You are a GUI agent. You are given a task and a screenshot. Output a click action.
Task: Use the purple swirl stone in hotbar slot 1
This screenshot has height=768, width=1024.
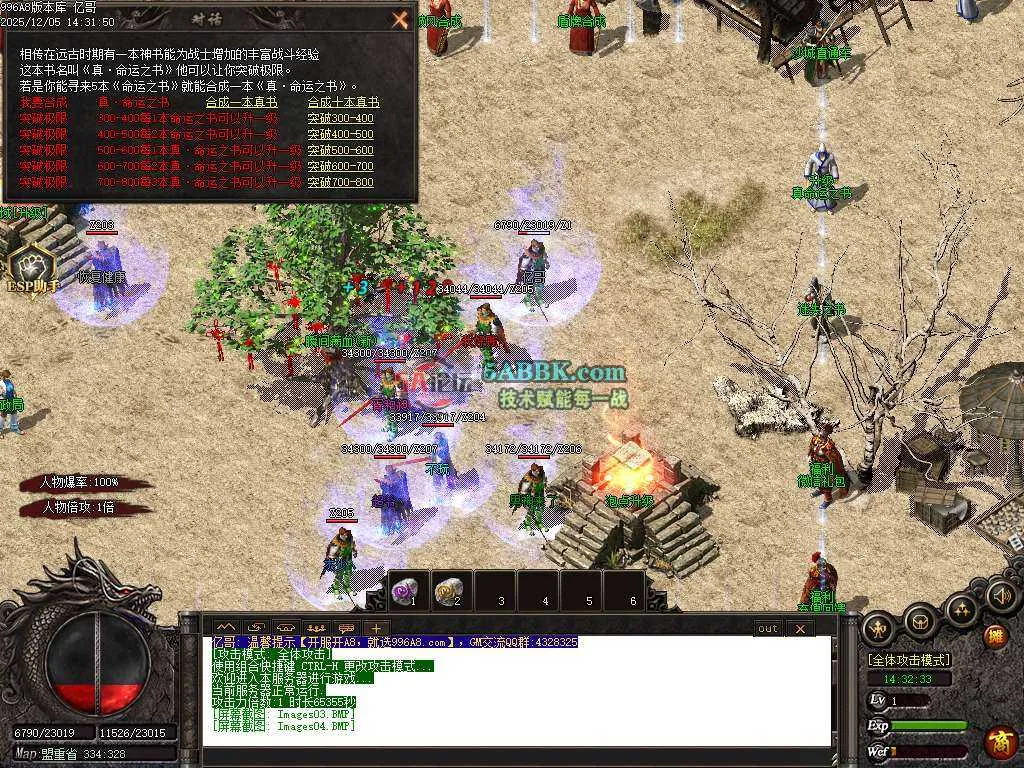[x=405, y=590]
